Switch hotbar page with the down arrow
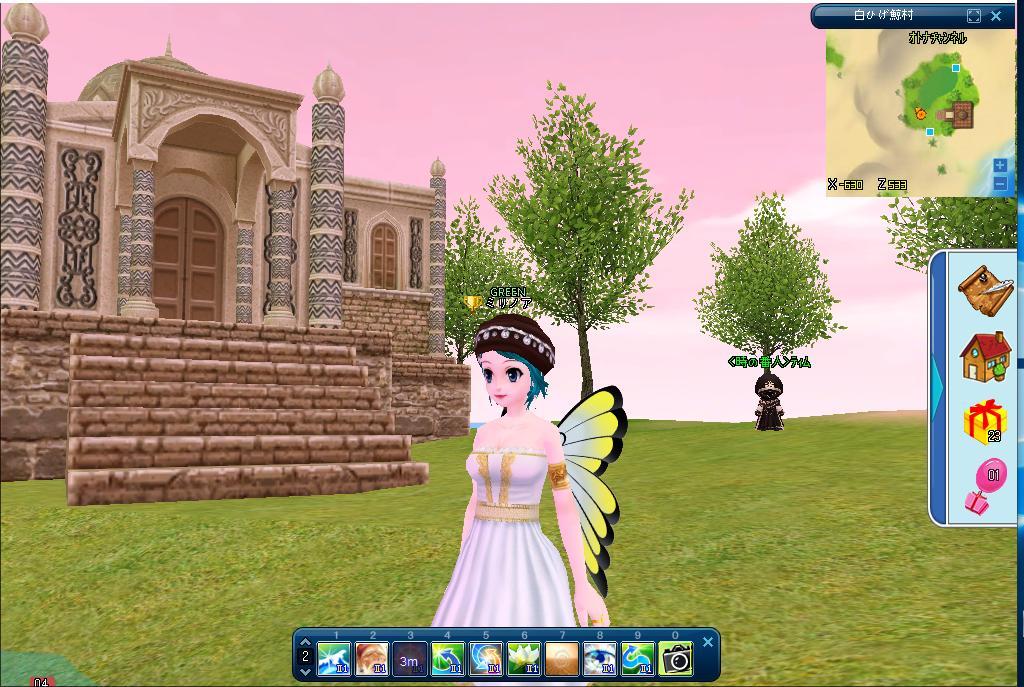 305,671
